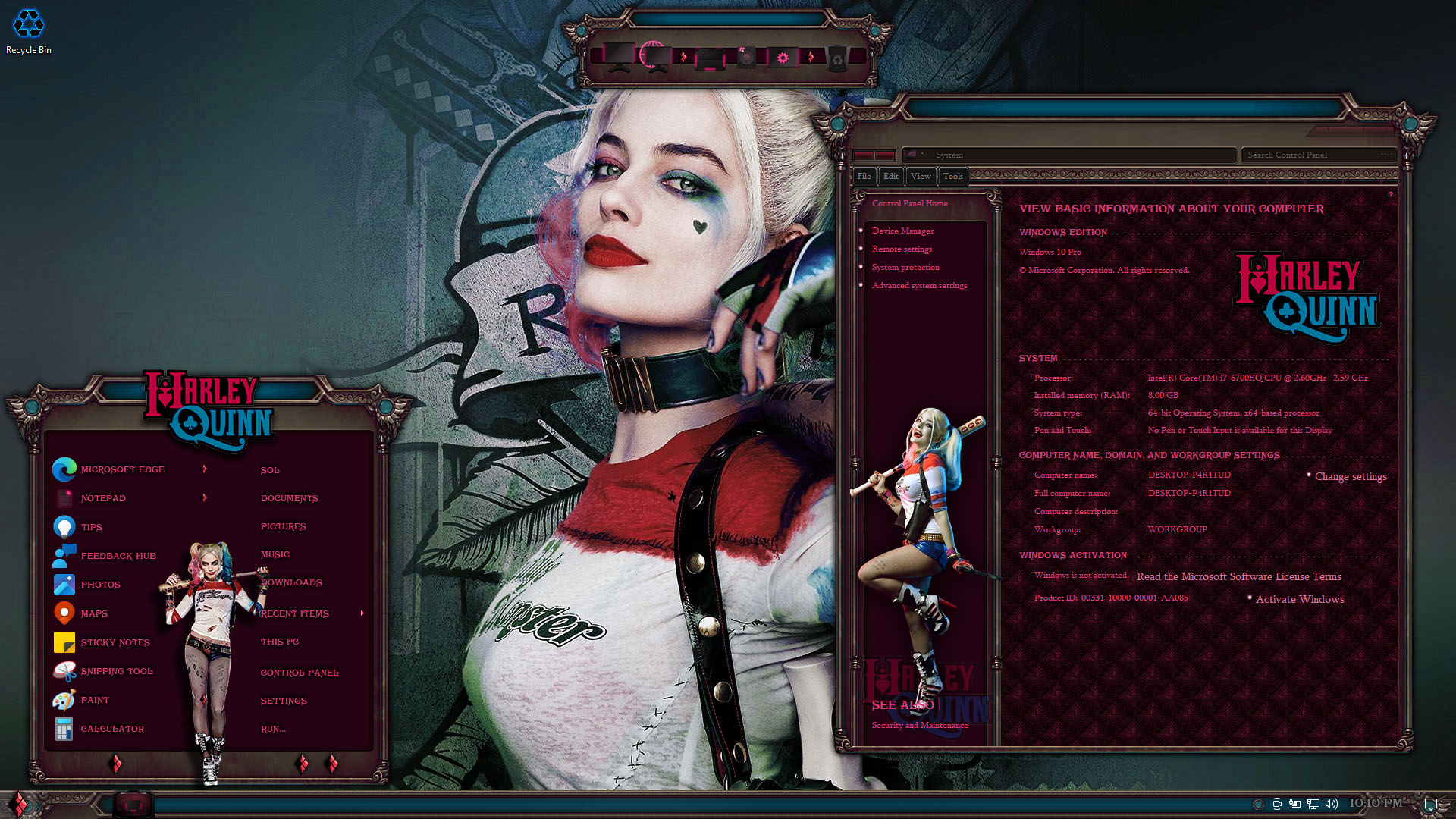Open Microsoft Edge from the start menu

click(122, 469)
